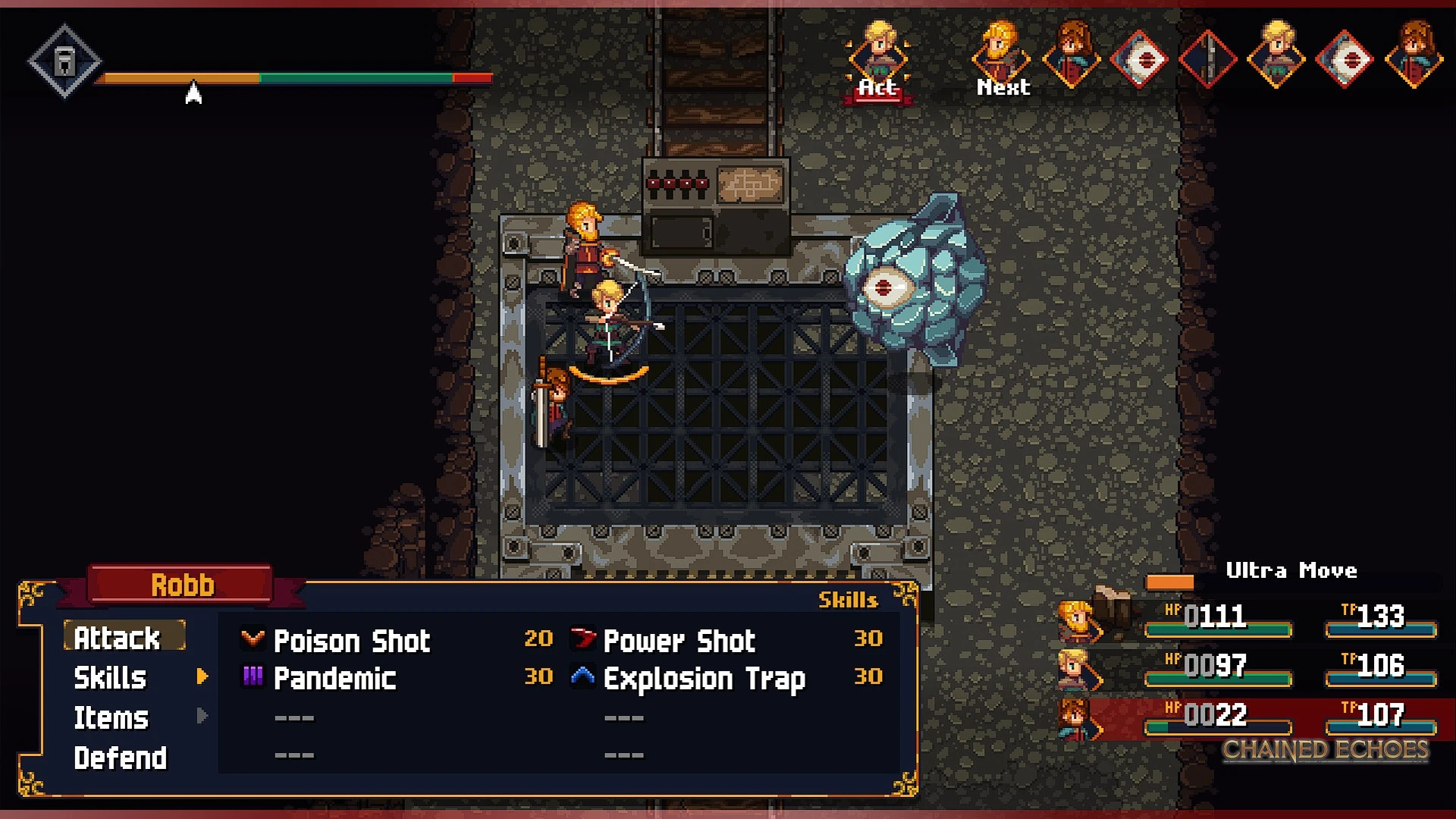Click the overdrive gauge diamond icon
1456x819 pixels.
pos(64,61)
